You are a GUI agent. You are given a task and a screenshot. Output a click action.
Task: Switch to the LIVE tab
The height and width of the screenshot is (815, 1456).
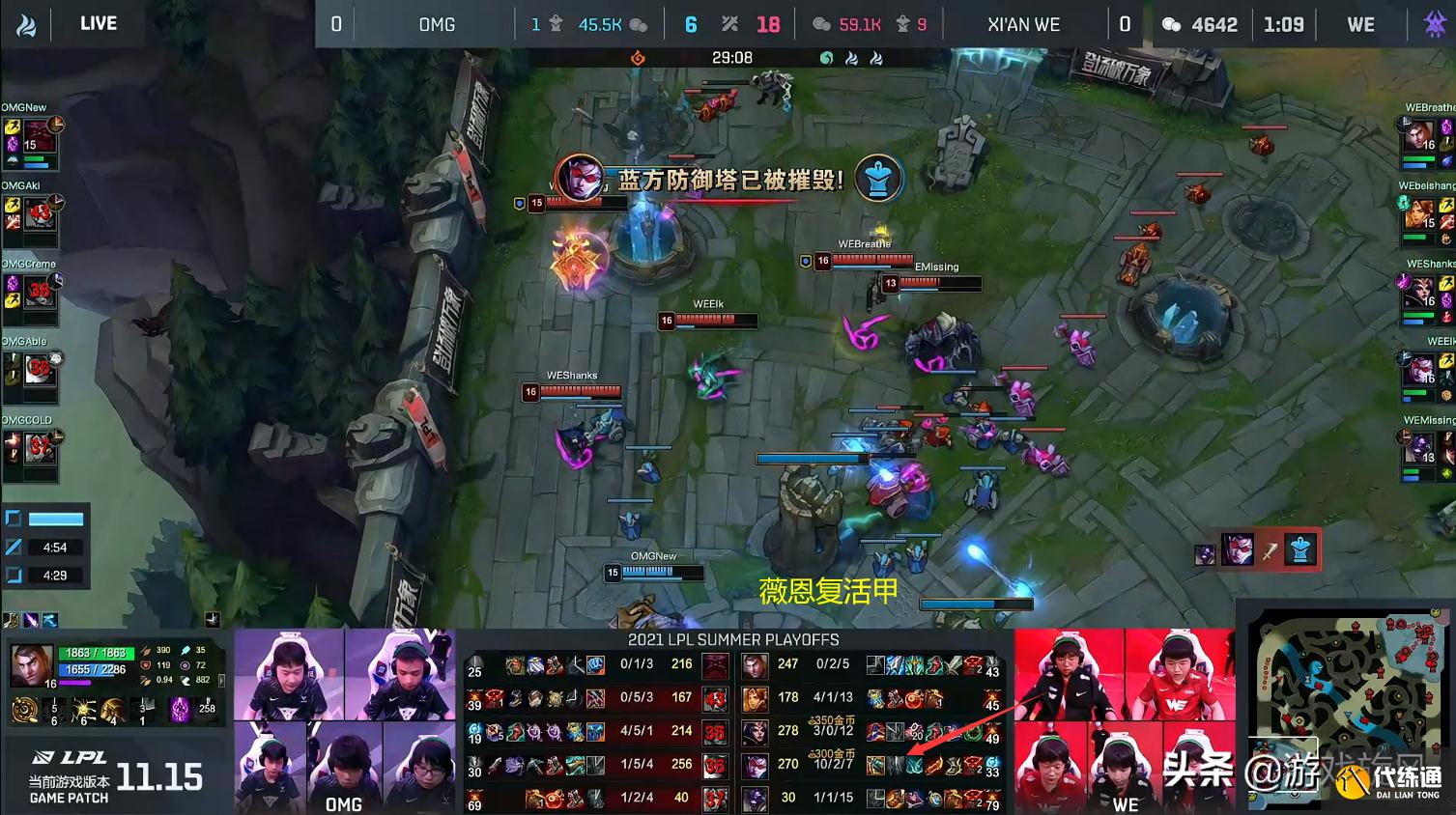[98, 23]
